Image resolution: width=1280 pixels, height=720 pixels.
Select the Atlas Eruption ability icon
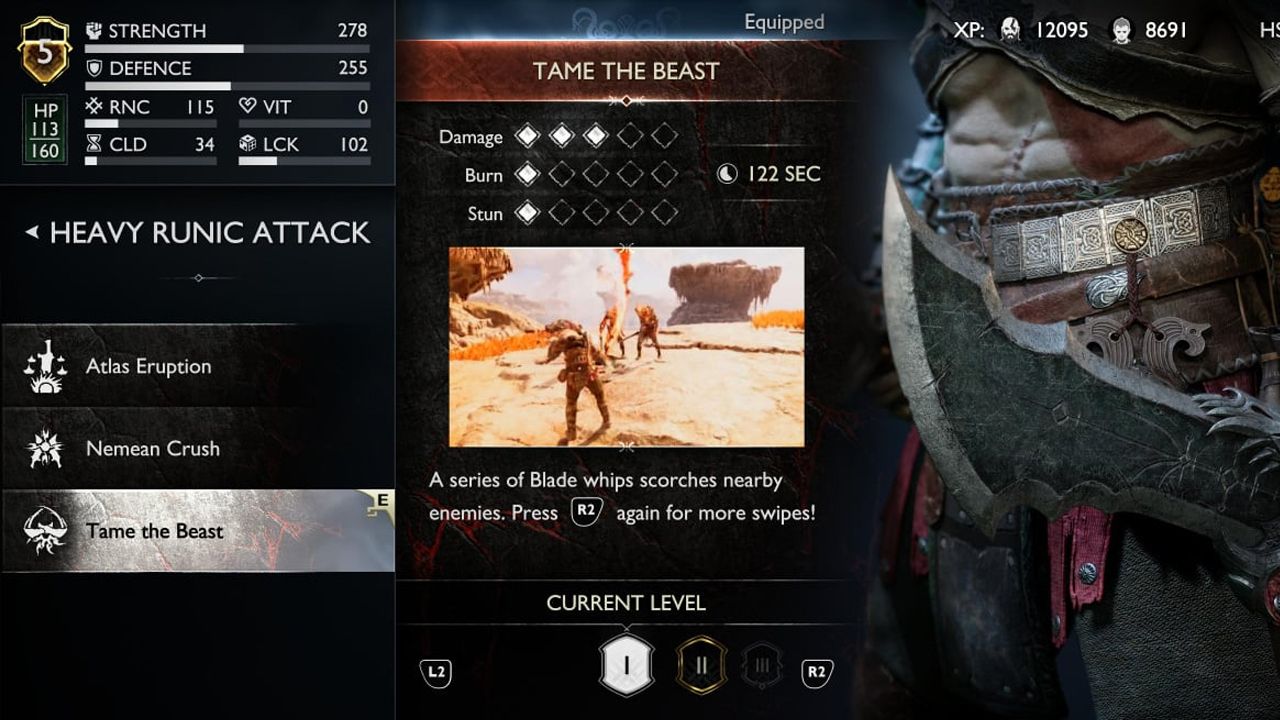(x=46, y=366)
